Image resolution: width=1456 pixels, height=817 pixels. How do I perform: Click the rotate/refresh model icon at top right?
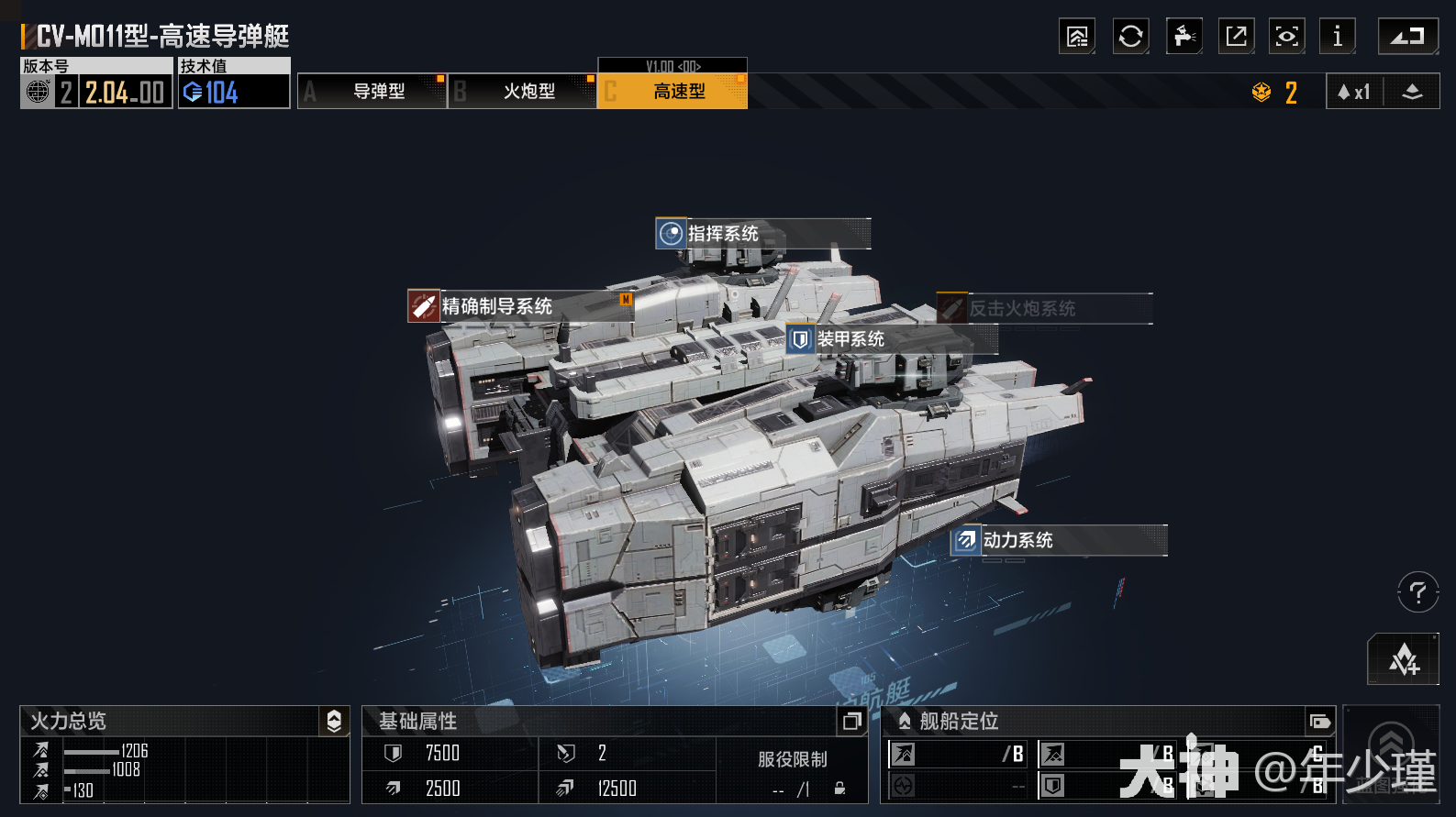[1130, 37]
